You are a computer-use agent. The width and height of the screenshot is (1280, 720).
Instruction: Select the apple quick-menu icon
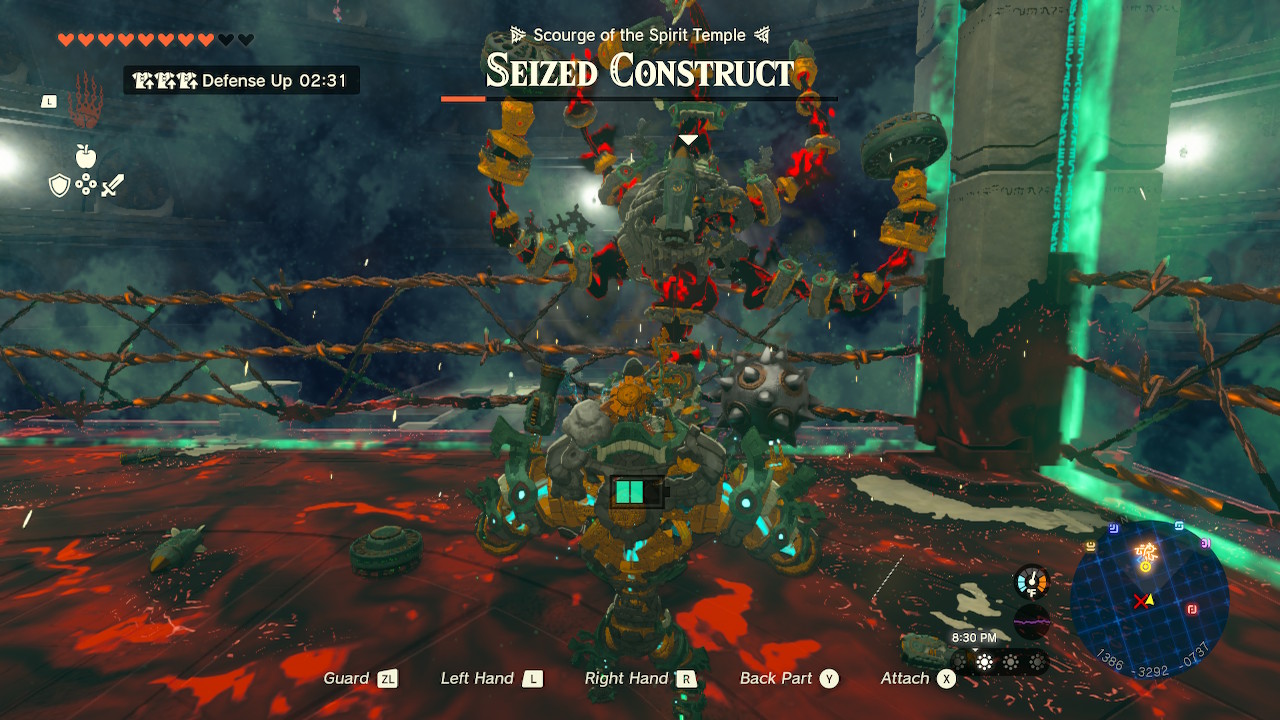pyautogui.click(x=85, y=156)
